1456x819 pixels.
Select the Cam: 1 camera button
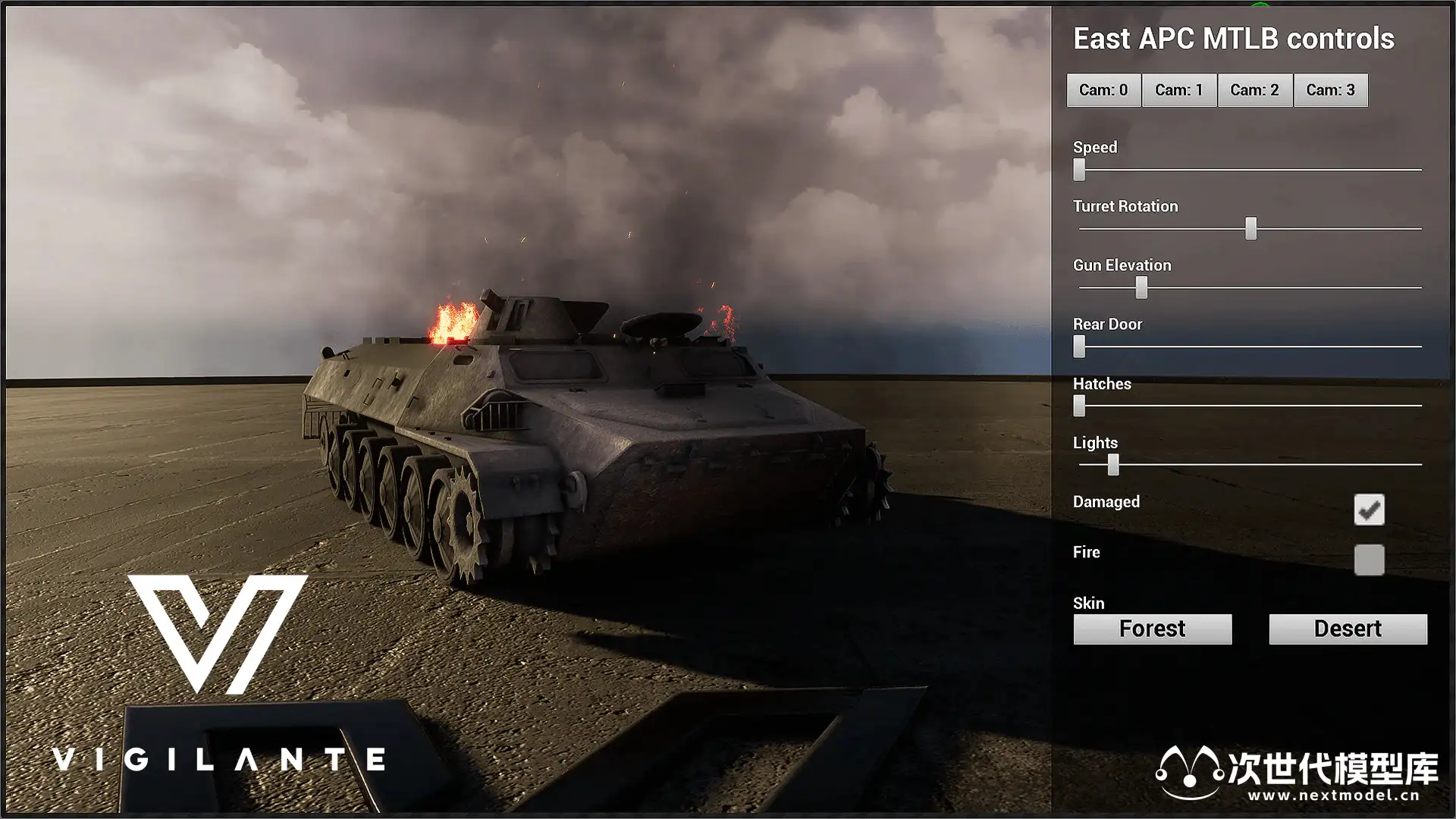tap(1179, 90)
